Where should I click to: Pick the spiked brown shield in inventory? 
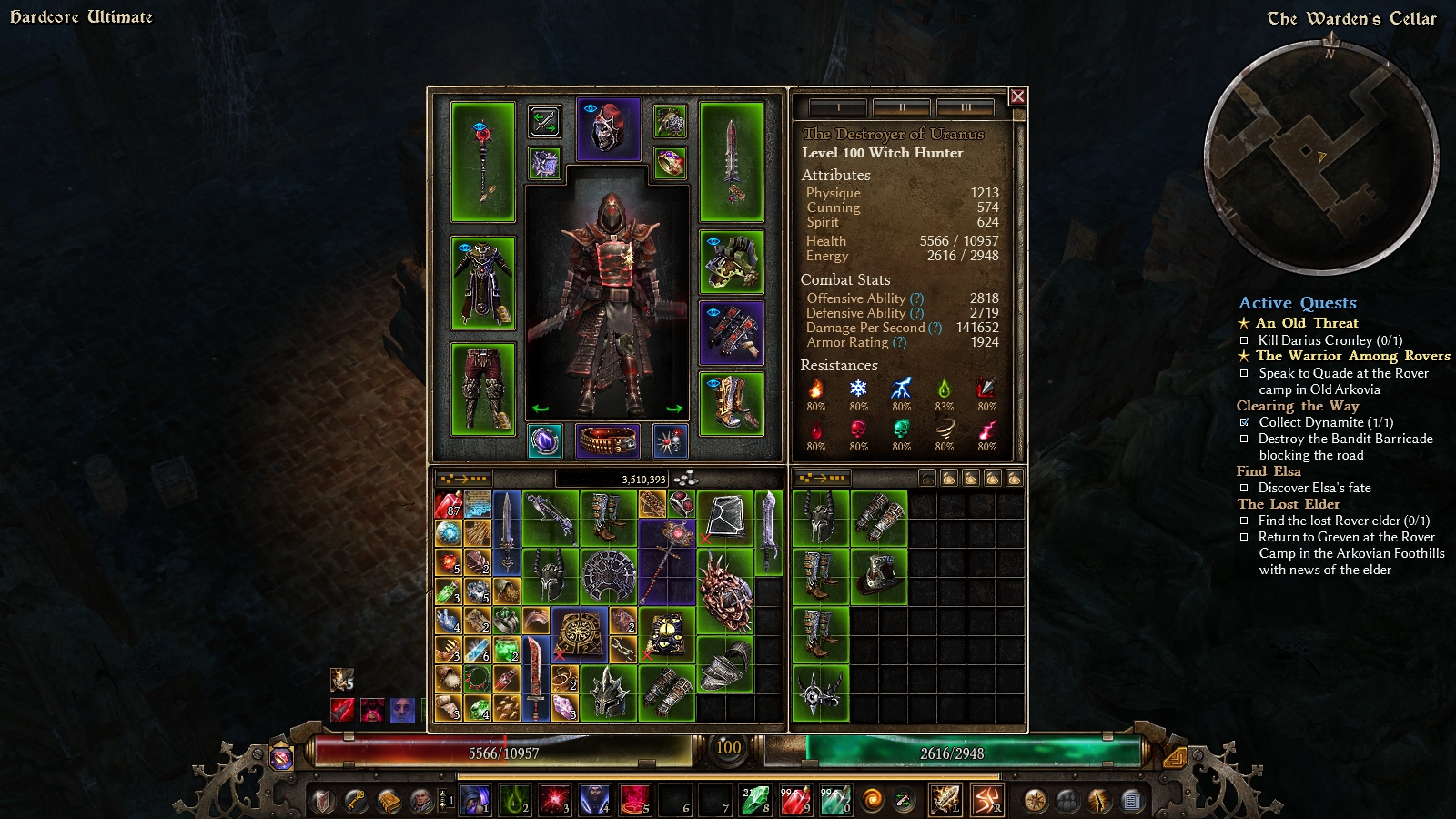pos(725,591)
